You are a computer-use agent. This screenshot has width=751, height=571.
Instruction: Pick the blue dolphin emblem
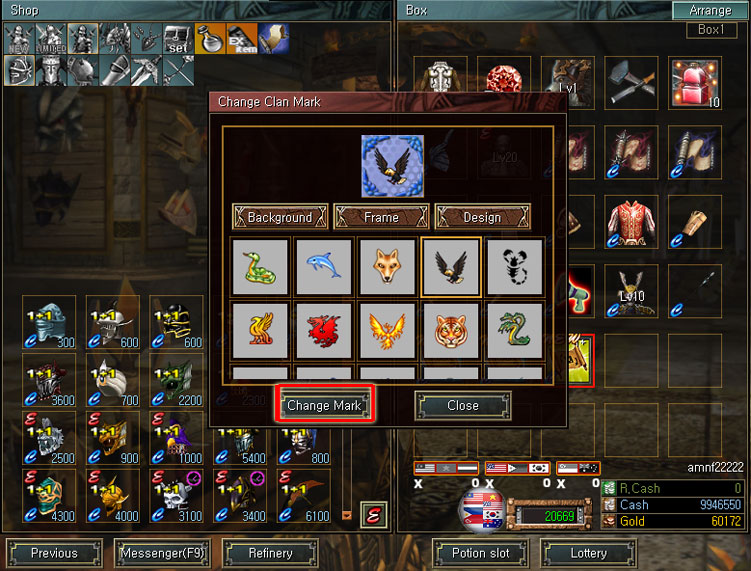[323, 267]
